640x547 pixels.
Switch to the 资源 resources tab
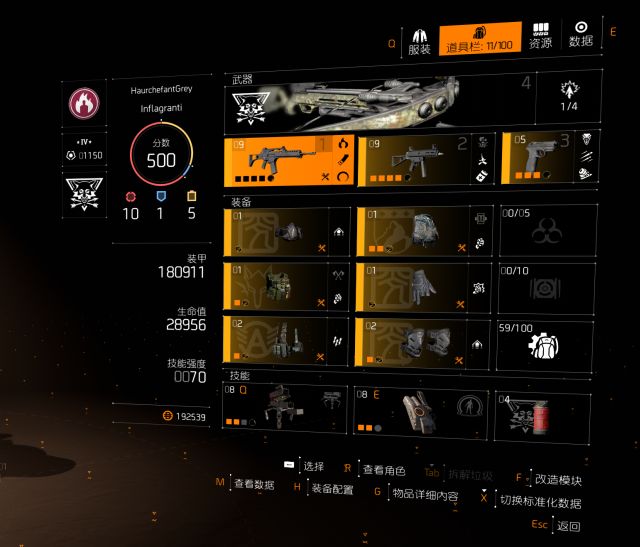[540, 37]
